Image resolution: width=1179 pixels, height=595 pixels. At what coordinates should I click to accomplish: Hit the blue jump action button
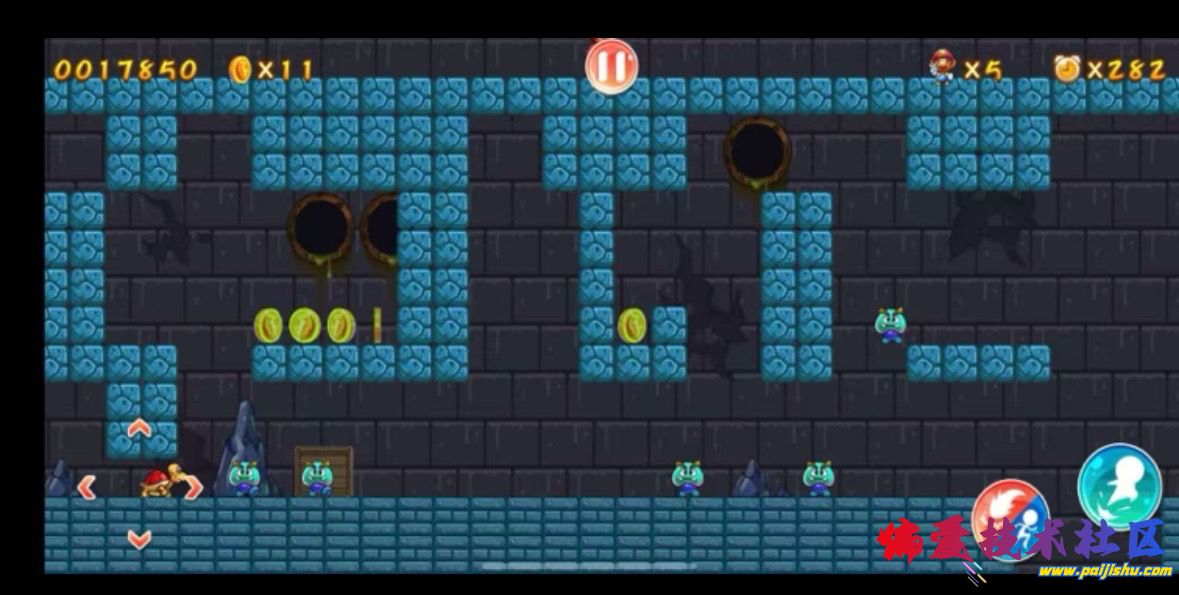click(x=1118, y=485)
